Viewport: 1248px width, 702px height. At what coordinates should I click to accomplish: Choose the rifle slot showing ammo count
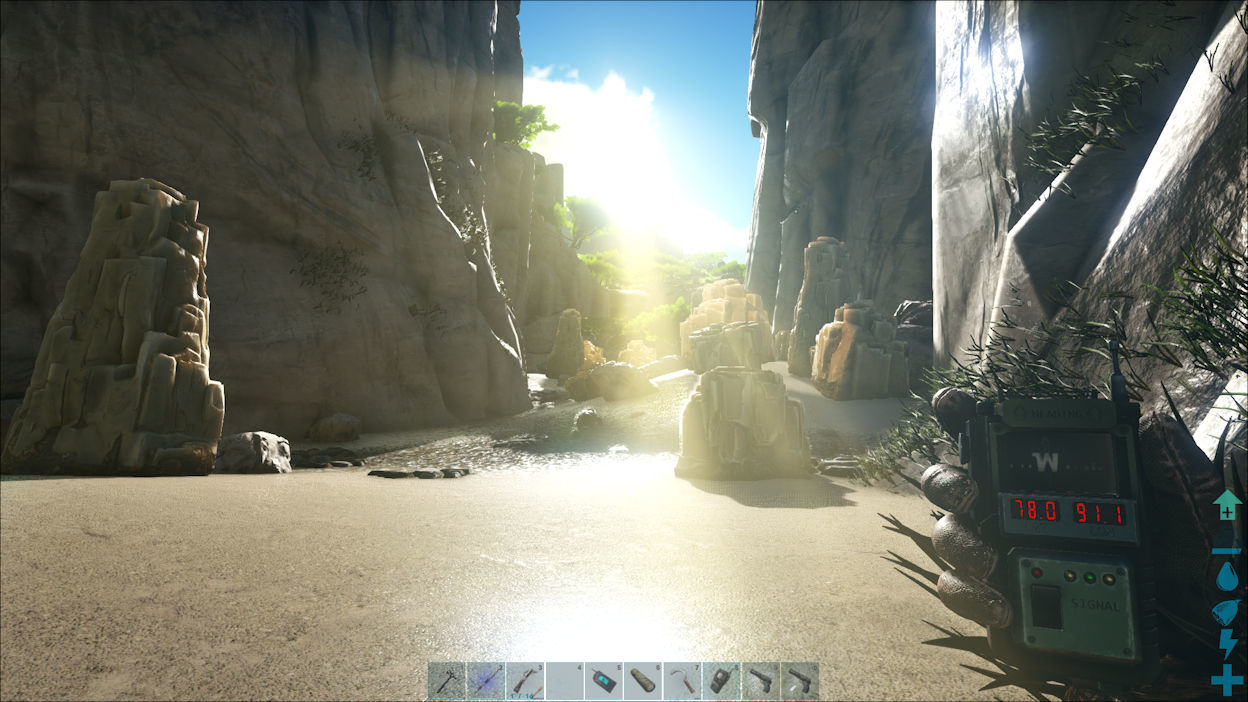(524, 681)
